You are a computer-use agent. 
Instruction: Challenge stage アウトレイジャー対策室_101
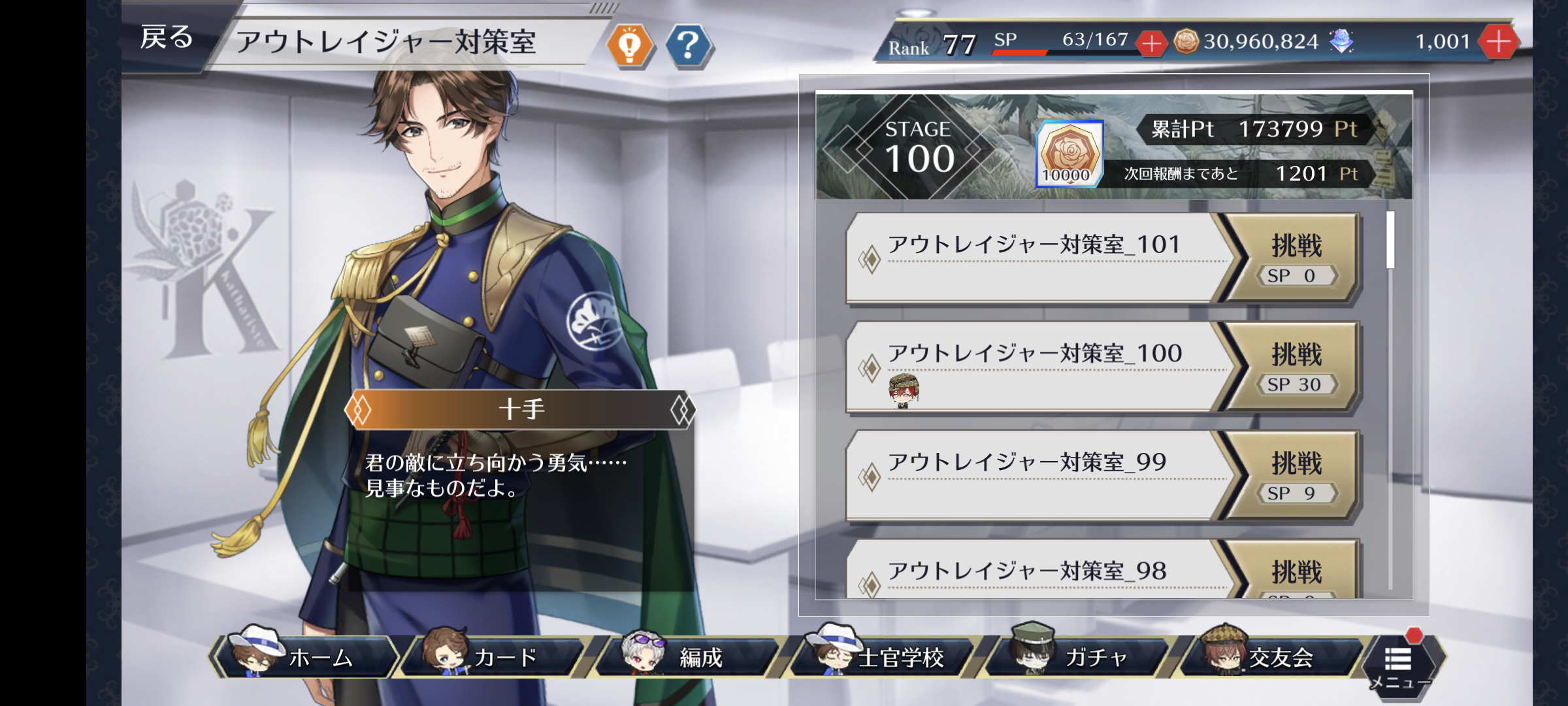click(x=1296, y=258)
